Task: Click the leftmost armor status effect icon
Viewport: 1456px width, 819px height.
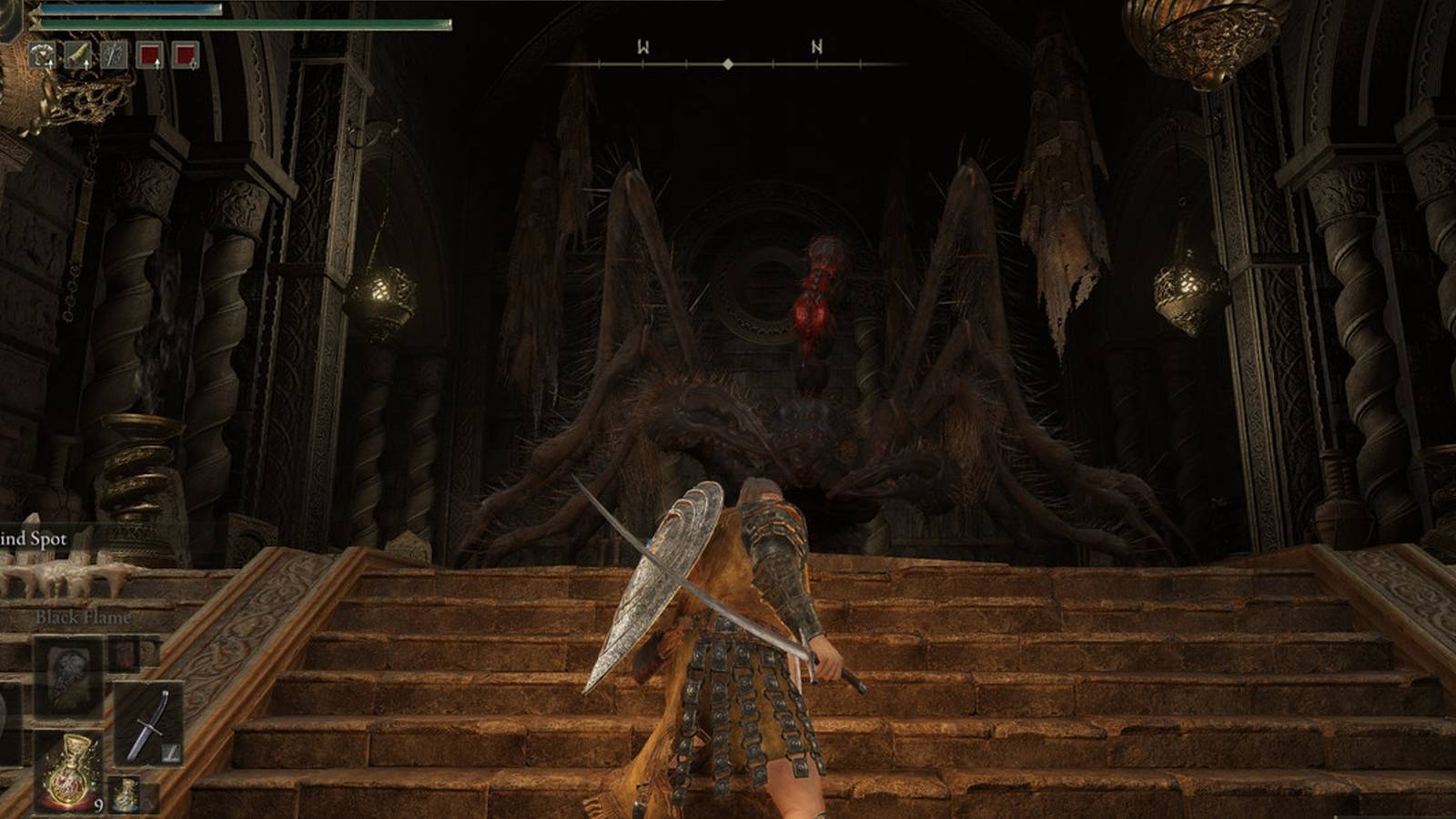Action: point(44,55)
